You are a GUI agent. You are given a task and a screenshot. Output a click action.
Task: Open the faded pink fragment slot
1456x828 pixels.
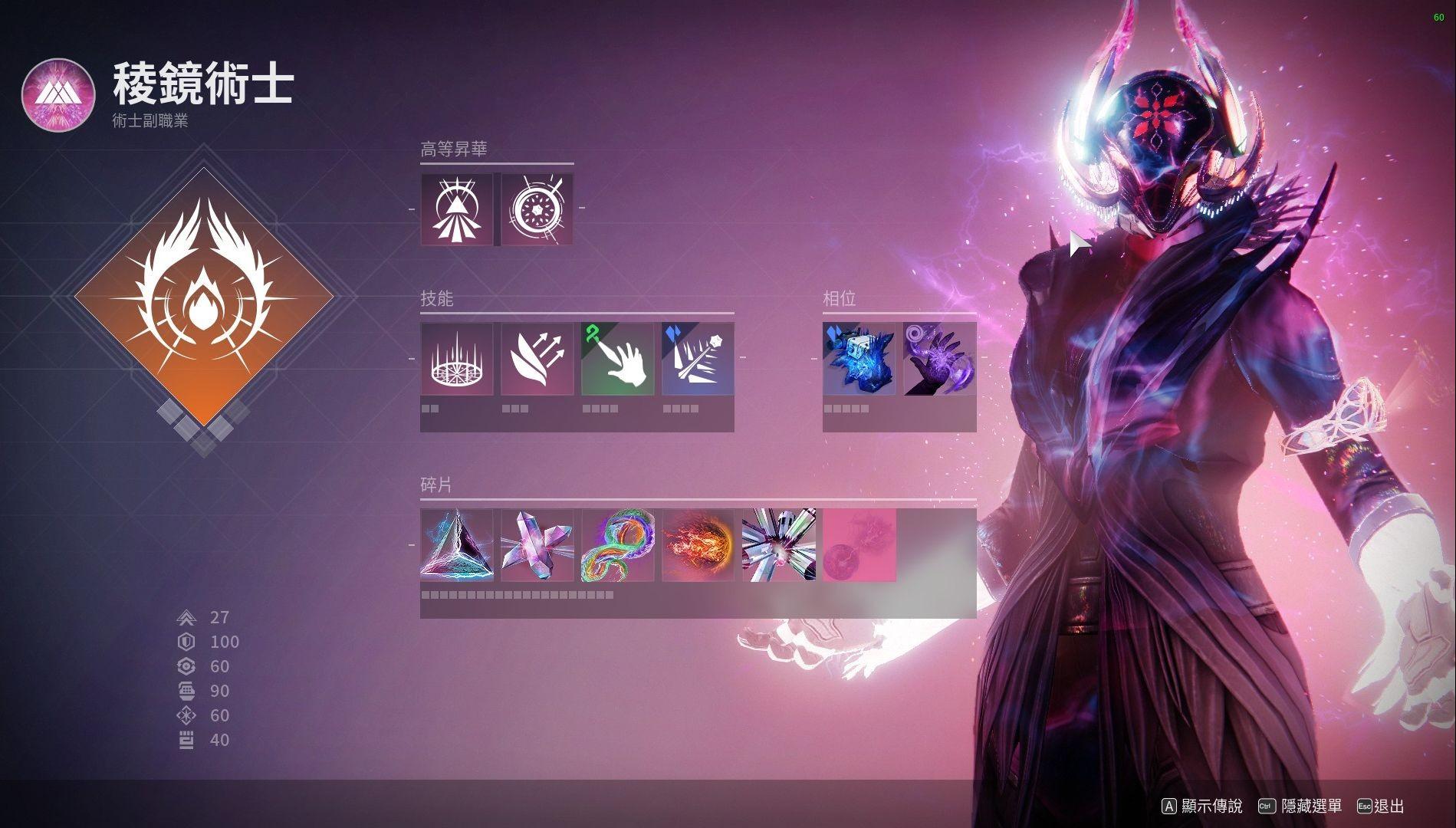point(859,545)
